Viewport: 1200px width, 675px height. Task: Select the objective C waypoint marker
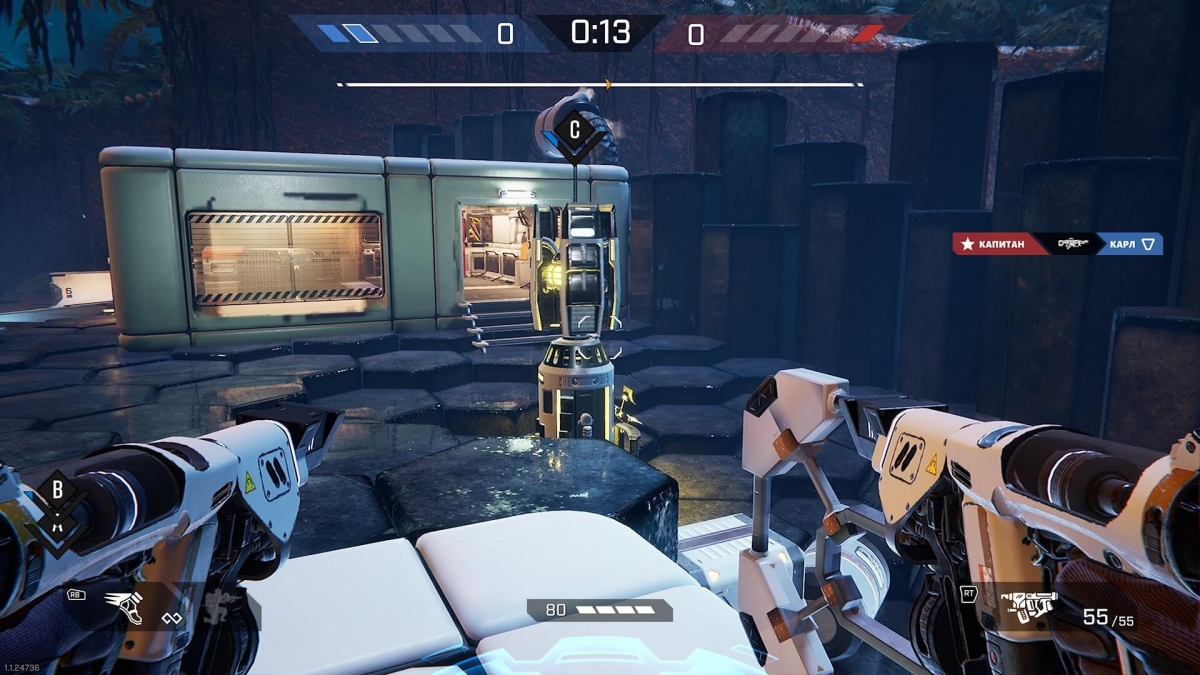(x=574, y=130)
